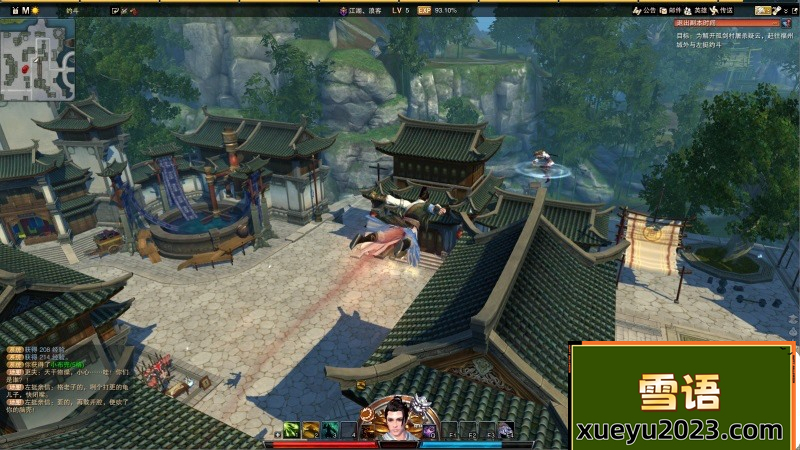This screenshot has width=800, height=450.
Task: Activate the teal figure skill in slot 3
Action: (328, 430)
